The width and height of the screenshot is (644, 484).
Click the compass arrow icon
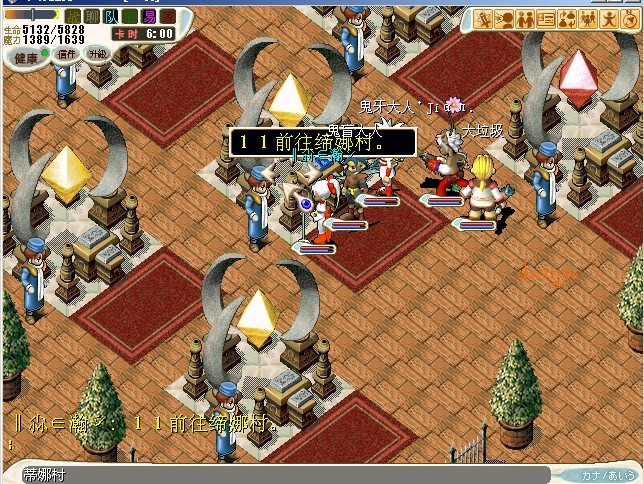(630, 19)
